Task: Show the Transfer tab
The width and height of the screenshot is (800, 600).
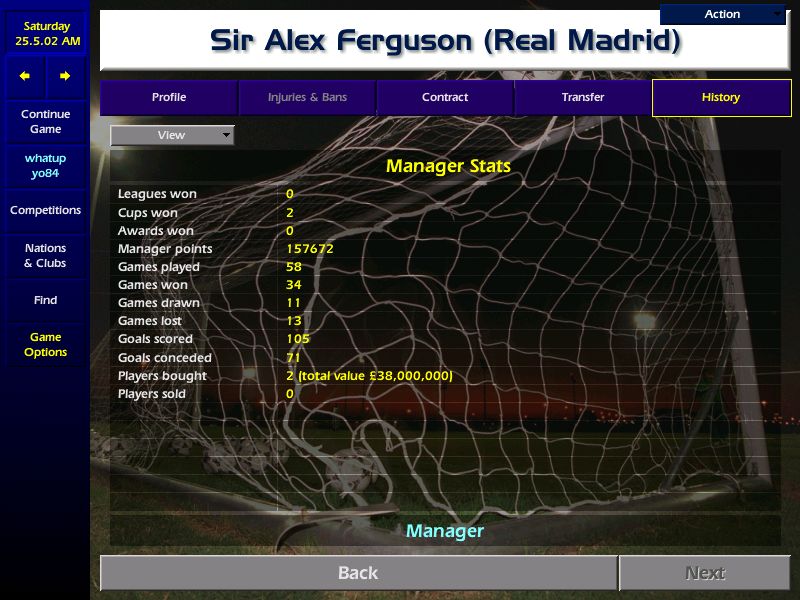Action: [x=583, y=97]
